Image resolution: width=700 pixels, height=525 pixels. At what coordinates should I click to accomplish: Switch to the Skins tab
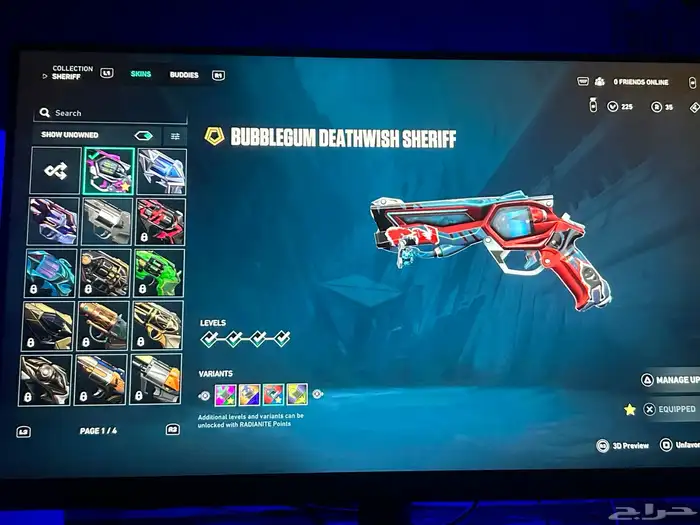pos(140,75)
